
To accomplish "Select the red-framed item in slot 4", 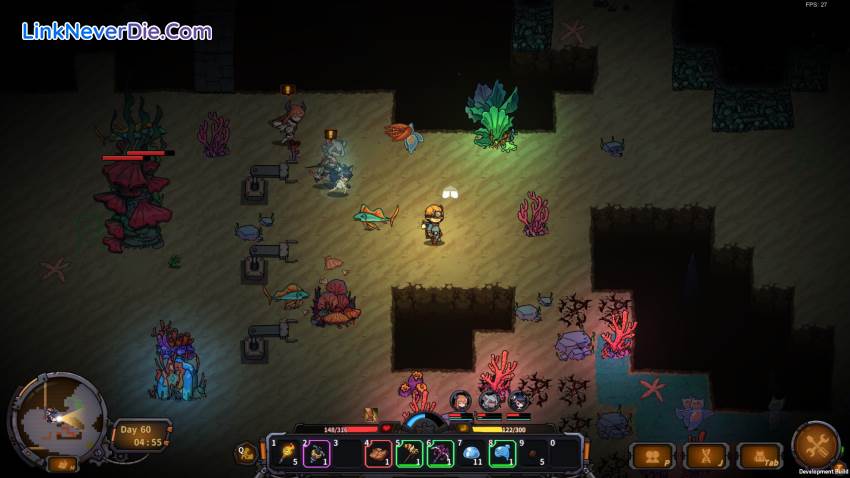I will point(379,454).
